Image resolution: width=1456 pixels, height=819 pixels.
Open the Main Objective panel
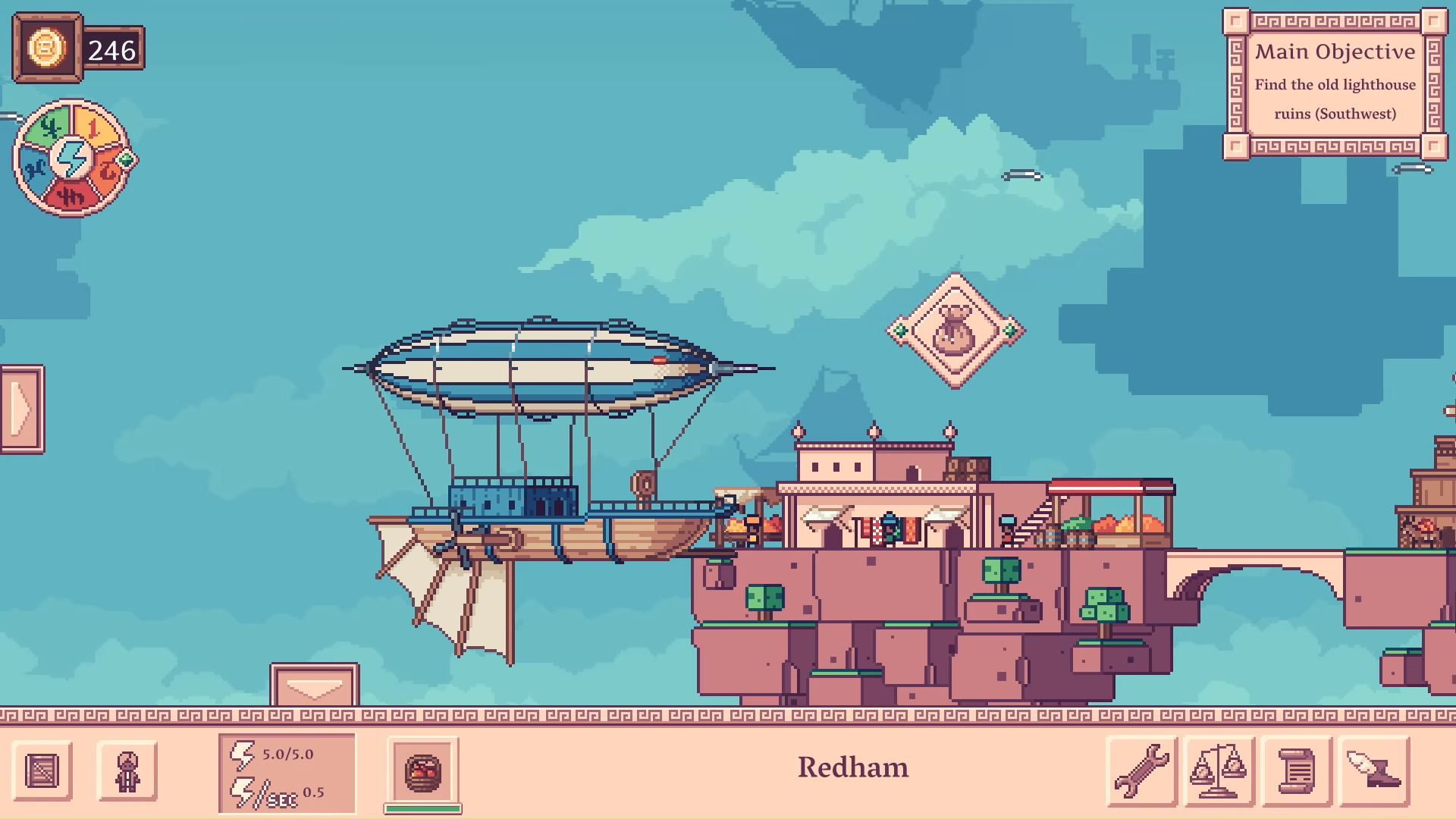coord(1335,83)
